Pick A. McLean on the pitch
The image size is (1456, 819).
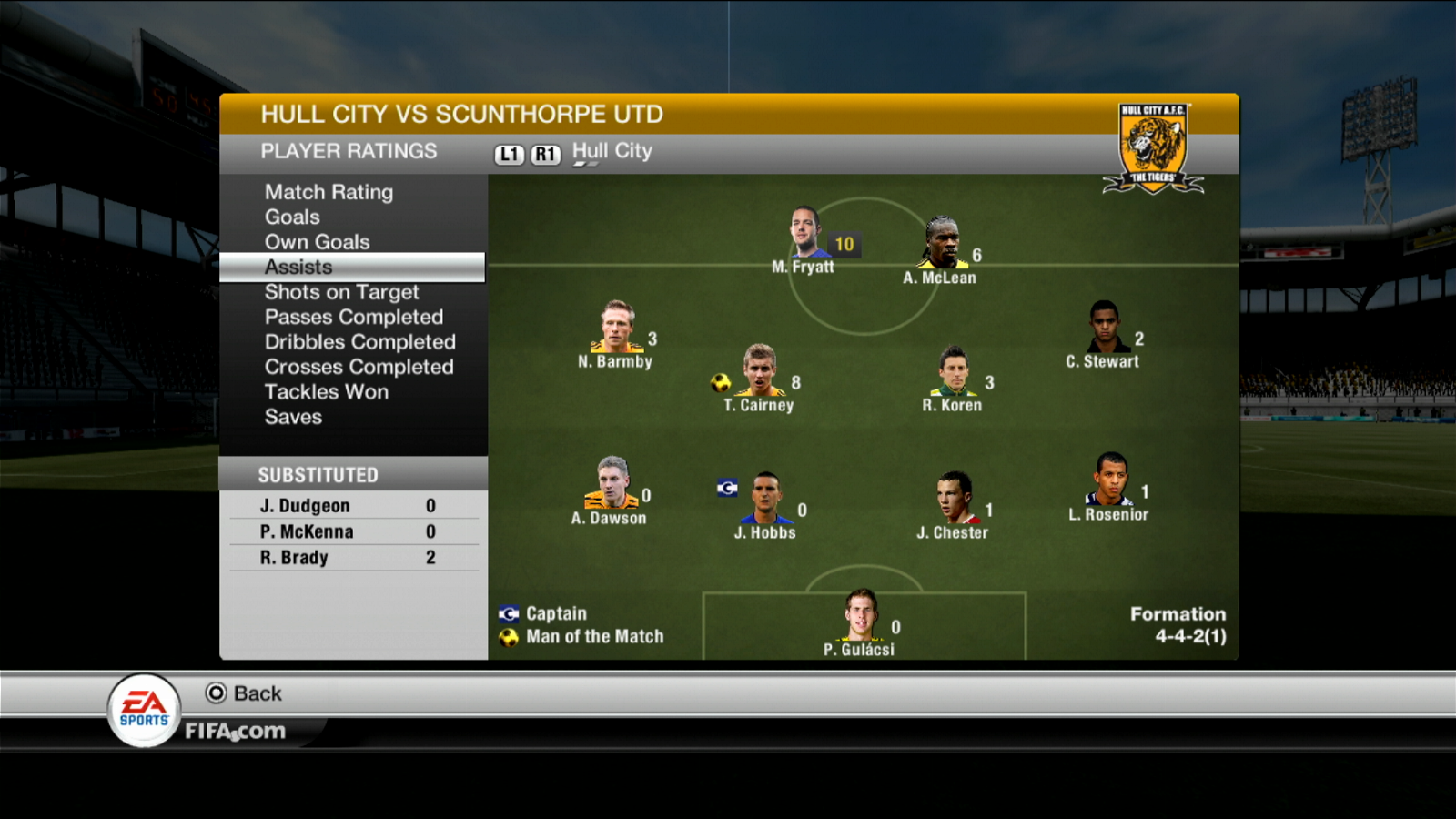[x=941, y=243]
